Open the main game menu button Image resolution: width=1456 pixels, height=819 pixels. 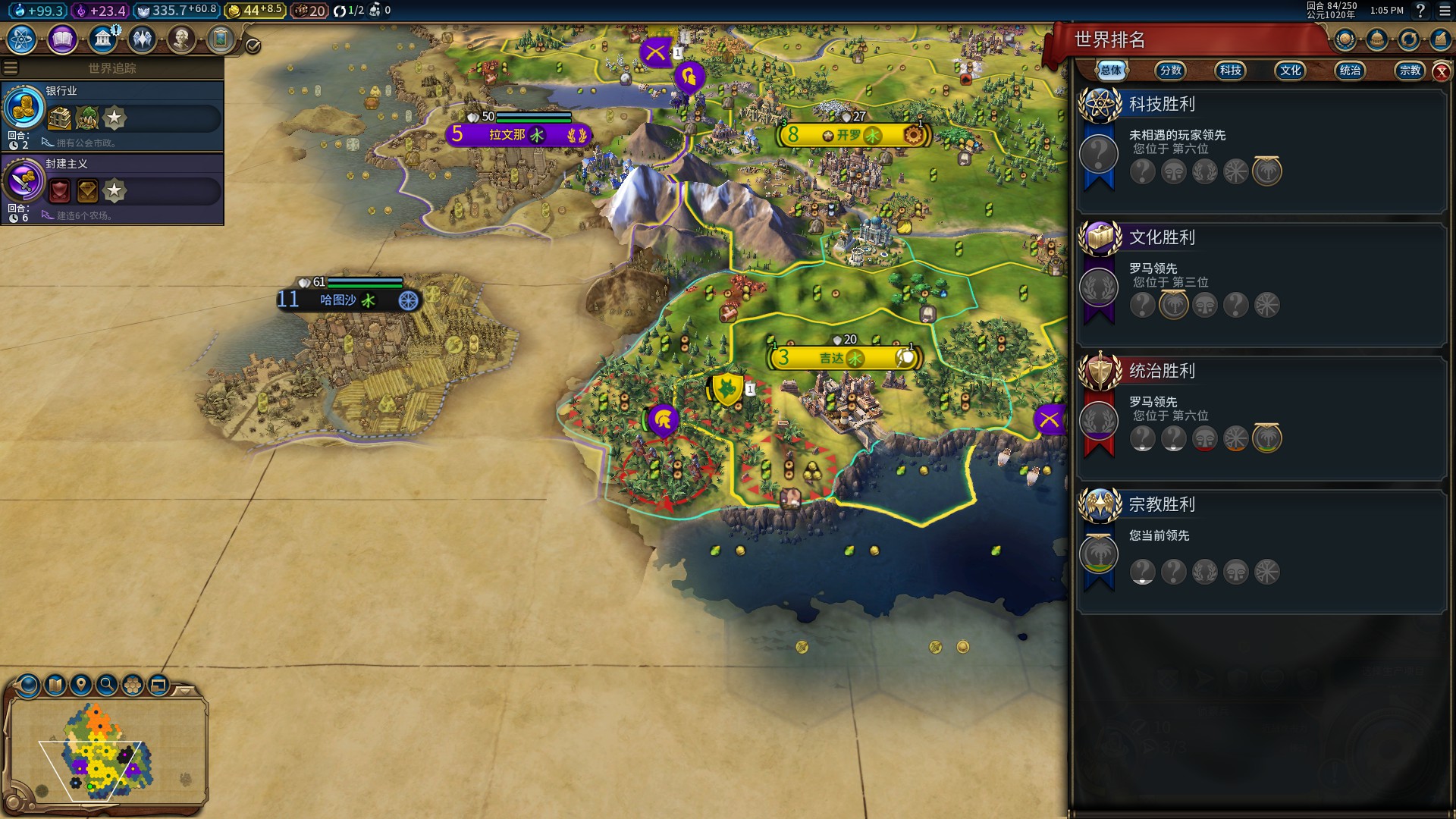tap(1444, 11)
